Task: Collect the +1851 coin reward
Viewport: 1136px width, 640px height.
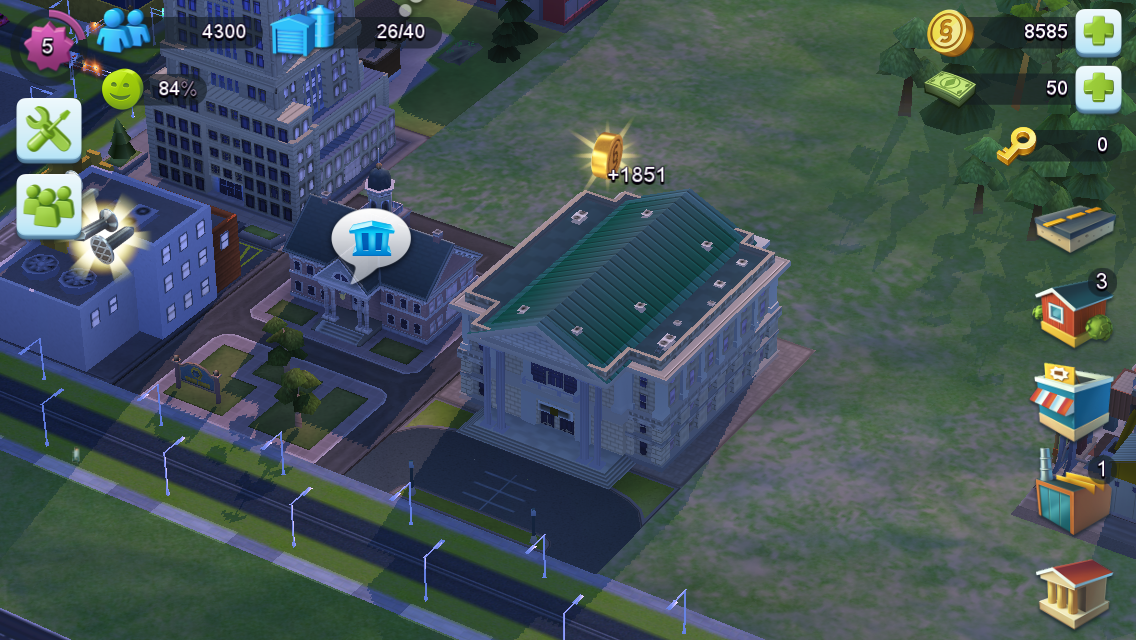Action: 608,156
